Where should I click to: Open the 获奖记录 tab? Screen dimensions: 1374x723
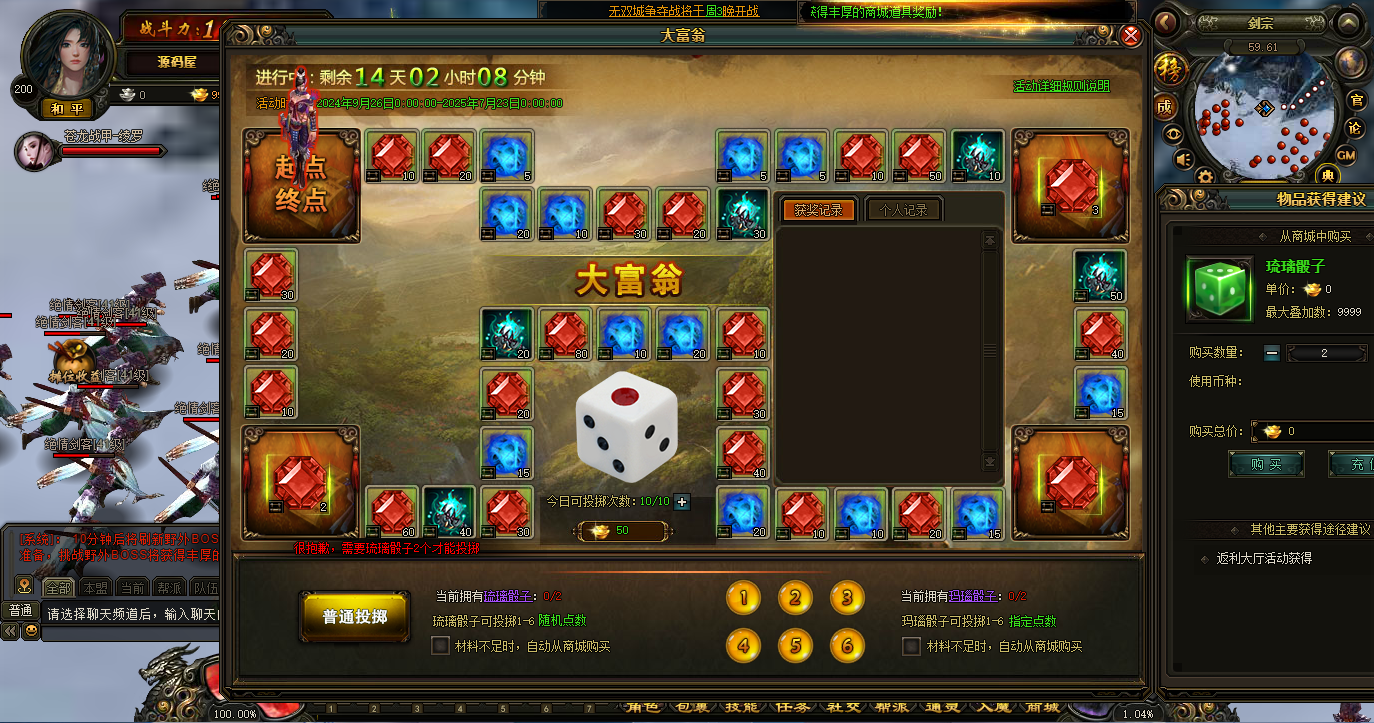pyautogui.click(x=818, y=210)
